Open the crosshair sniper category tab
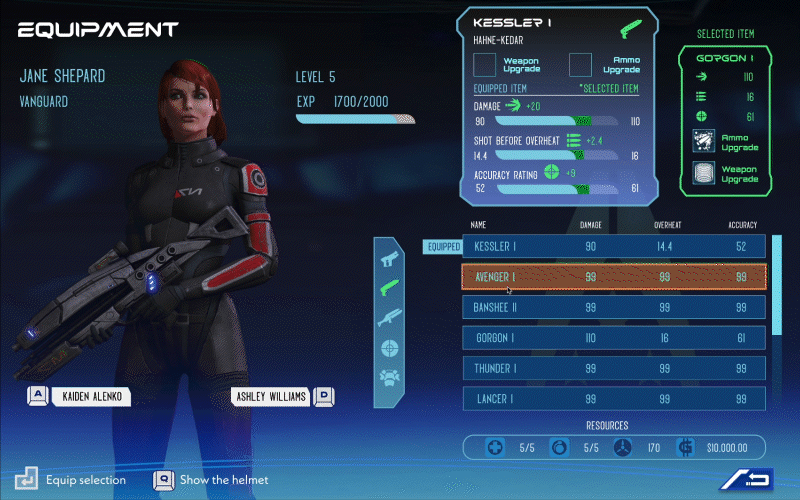 (390, 348)
